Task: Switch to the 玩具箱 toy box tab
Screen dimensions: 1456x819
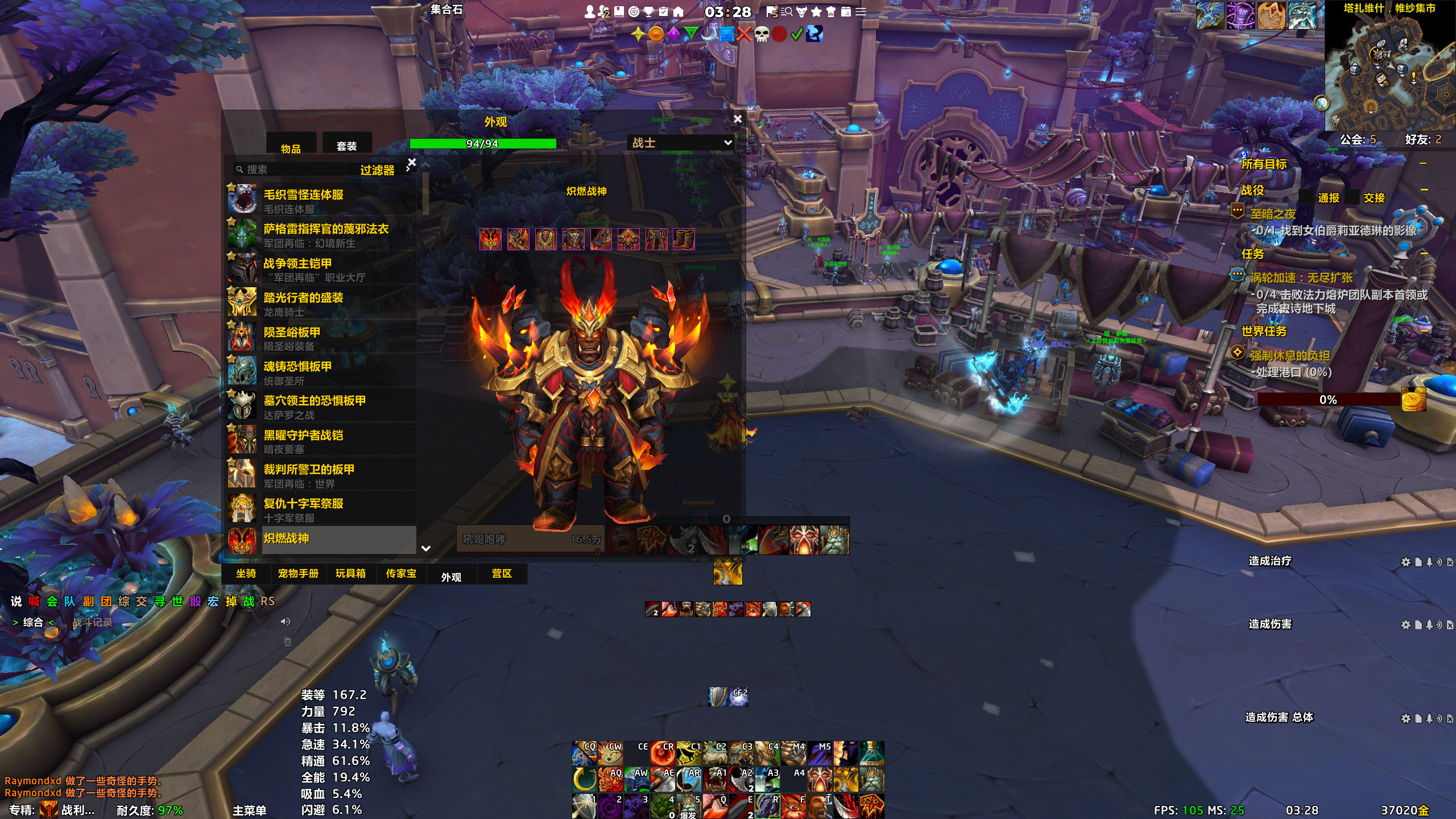Action: click(x=350, y=573)
